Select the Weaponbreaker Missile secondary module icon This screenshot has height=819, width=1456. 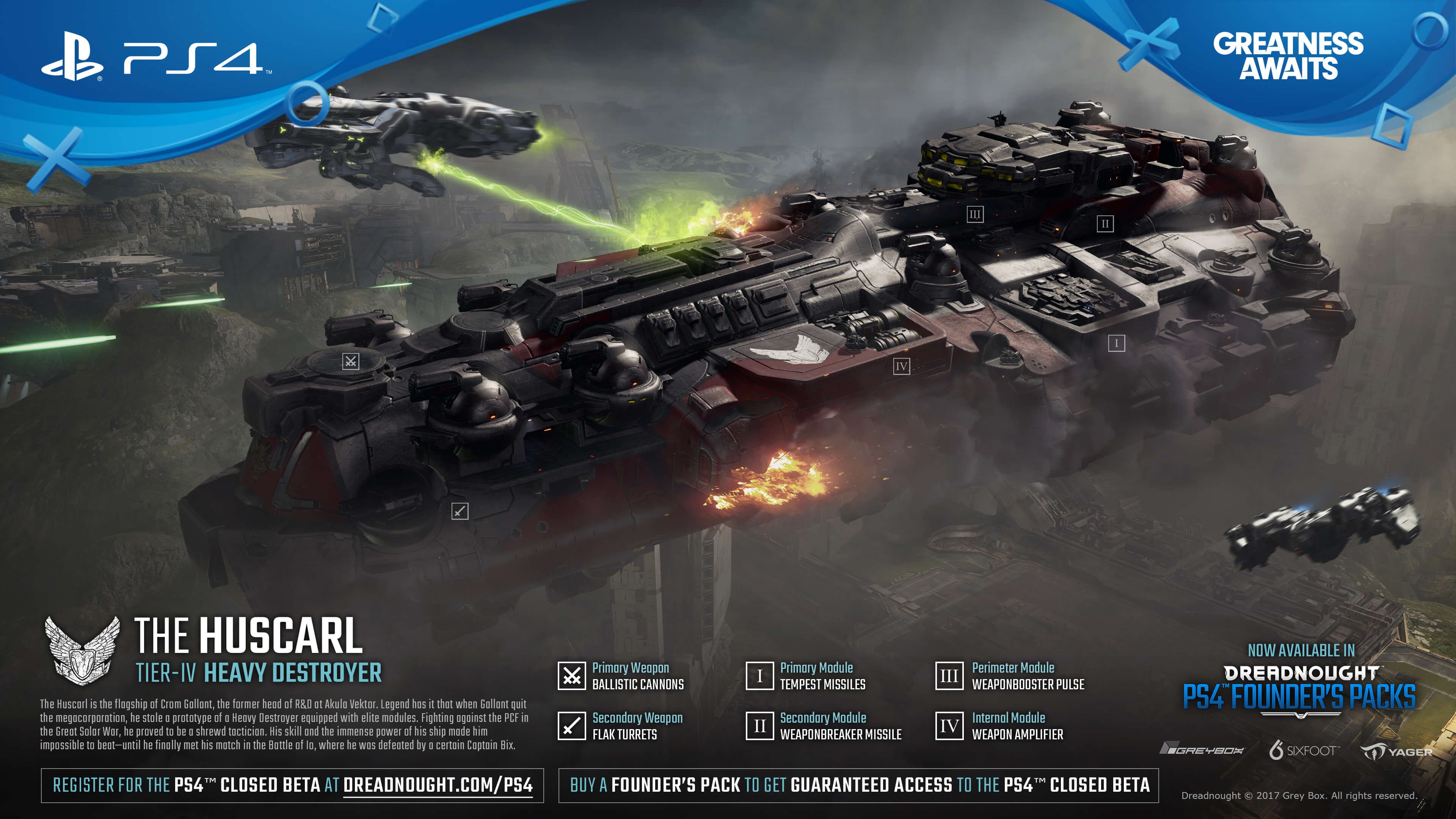click(x=759, y=726)
